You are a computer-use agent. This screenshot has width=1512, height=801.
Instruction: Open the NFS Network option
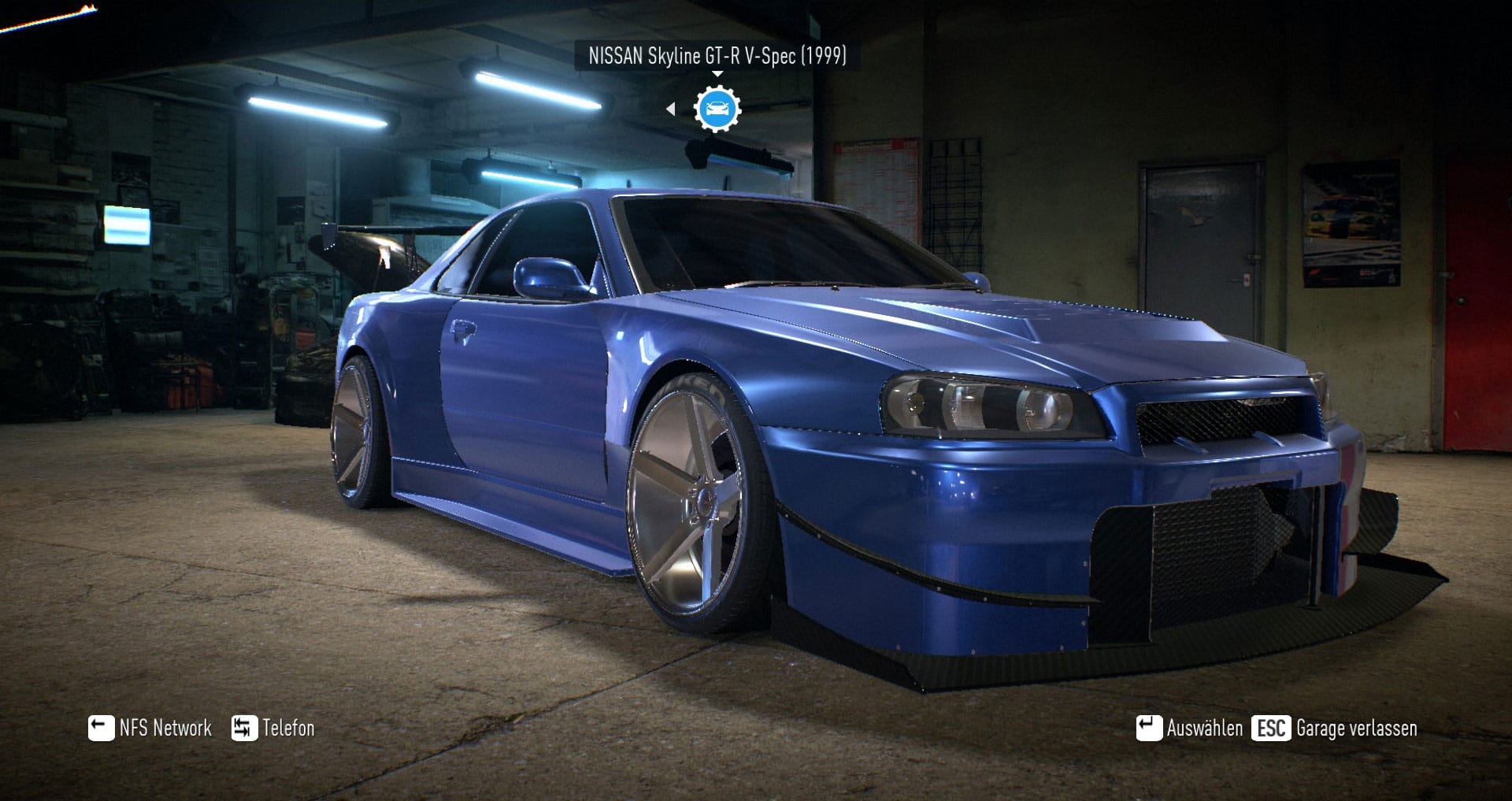click(x=150, y=728)
